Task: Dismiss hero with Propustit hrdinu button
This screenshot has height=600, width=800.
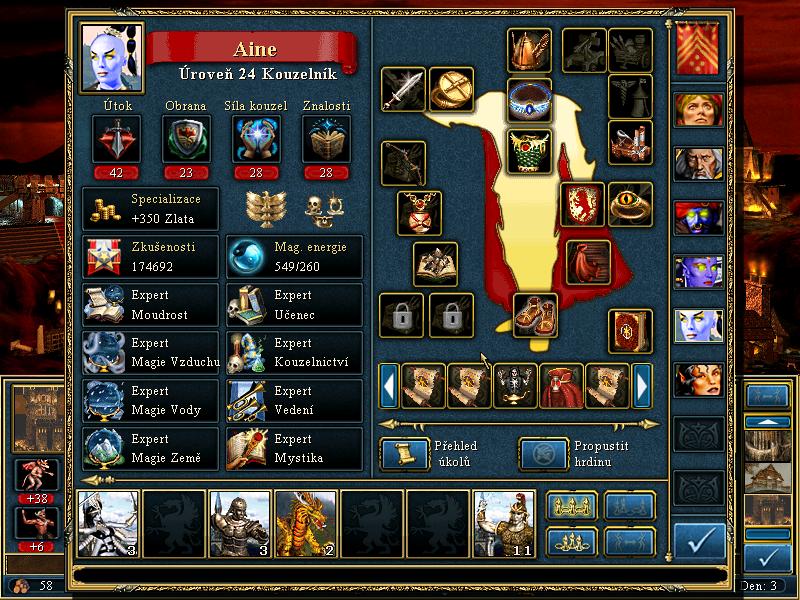Action: coord(539,453)
